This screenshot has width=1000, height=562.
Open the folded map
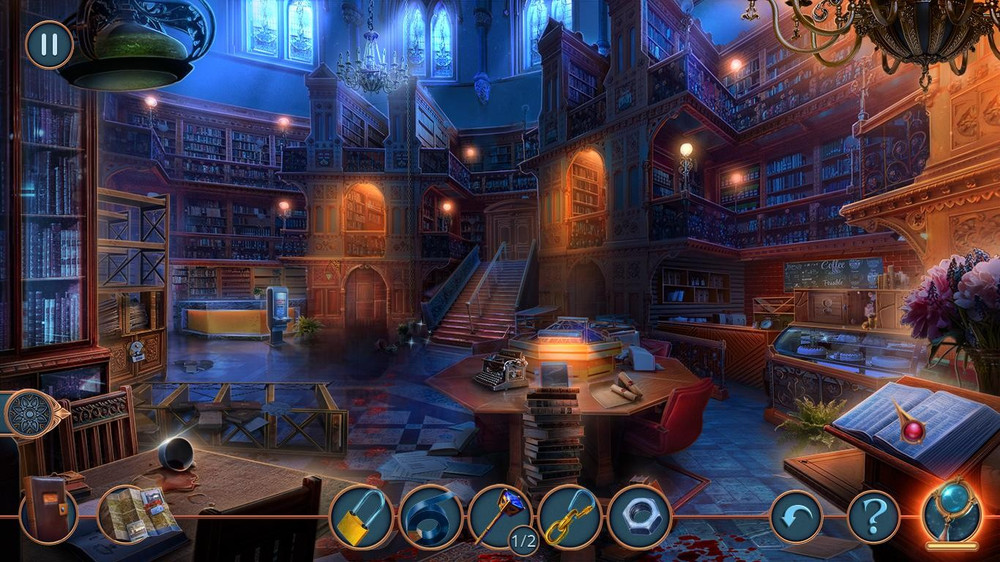pyautogui.click(x=132, y=514)
